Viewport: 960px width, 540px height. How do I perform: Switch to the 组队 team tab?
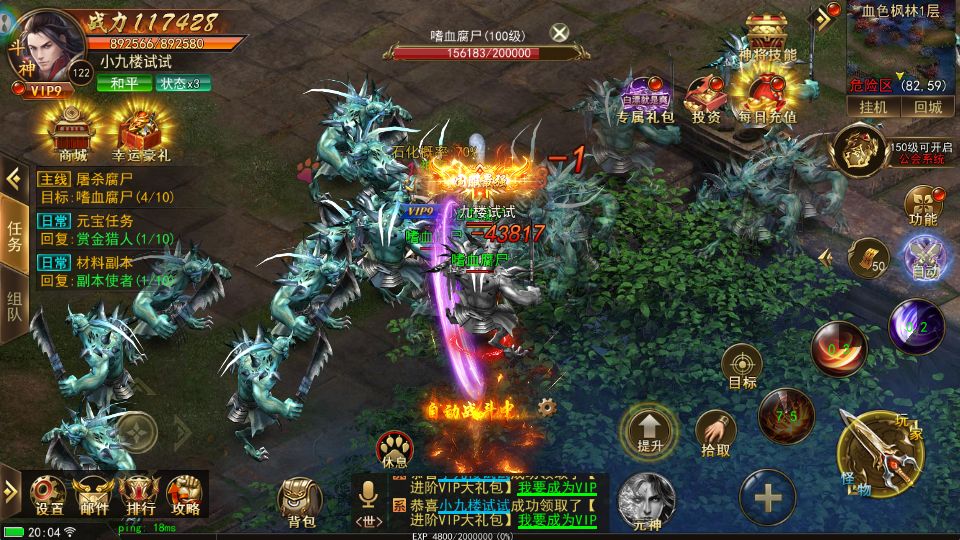pos(15,306)
